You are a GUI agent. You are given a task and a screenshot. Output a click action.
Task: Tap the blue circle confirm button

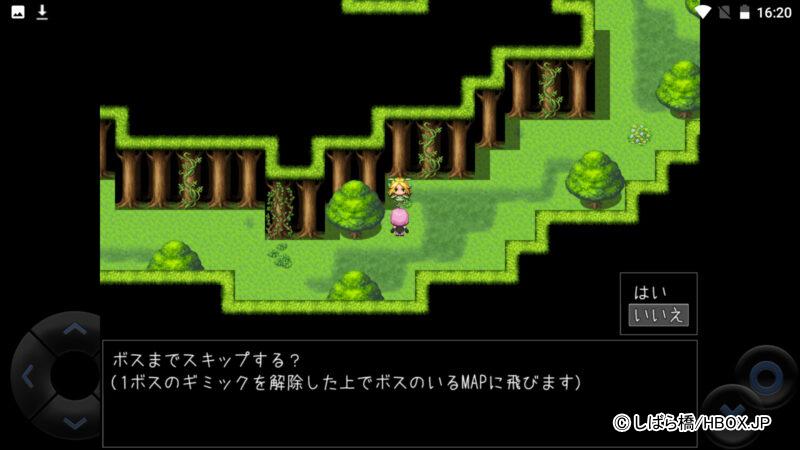coord(766,377)
